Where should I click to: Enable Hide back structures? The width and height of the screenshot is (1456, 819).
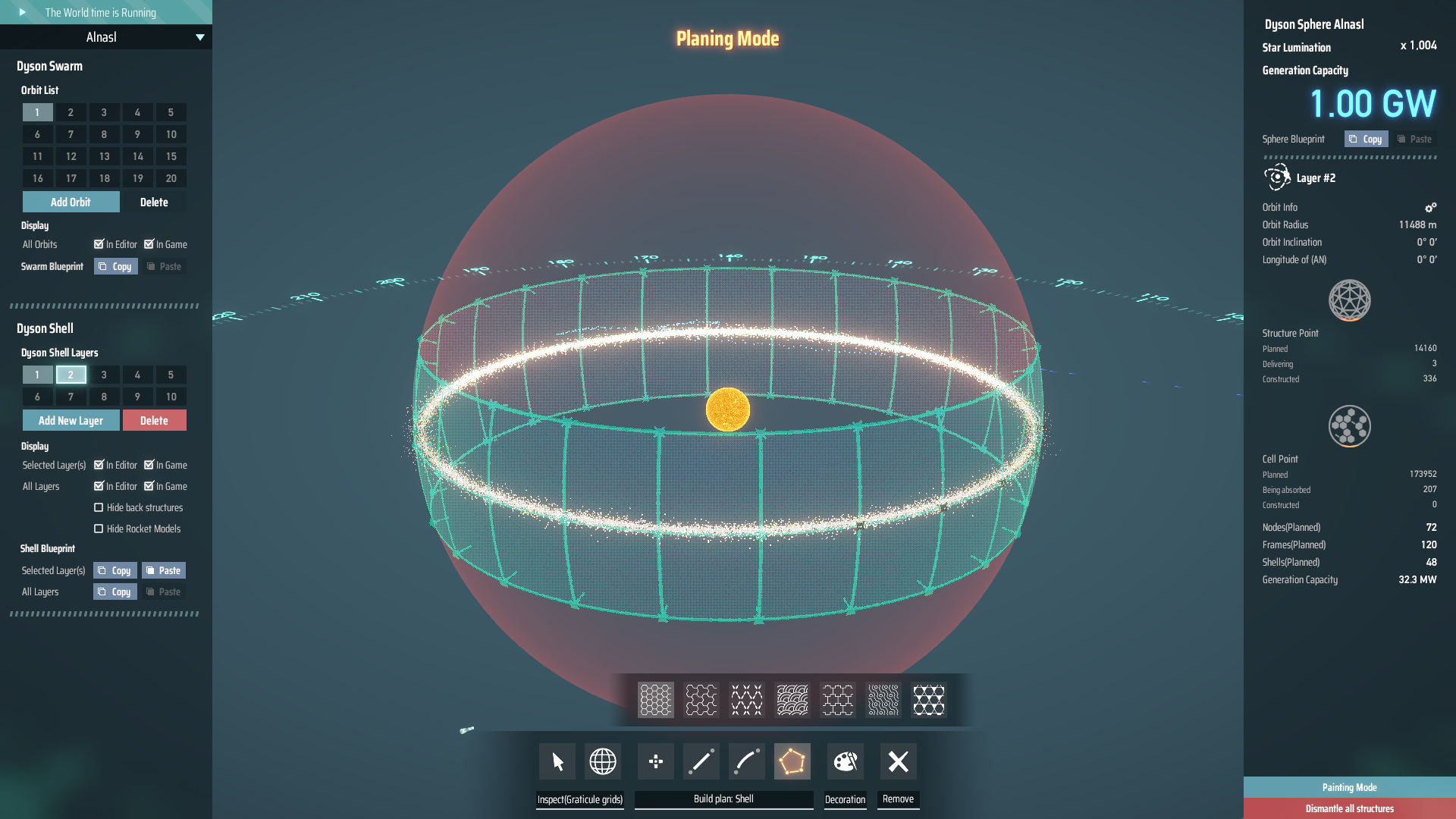click(x=99, y=507)
